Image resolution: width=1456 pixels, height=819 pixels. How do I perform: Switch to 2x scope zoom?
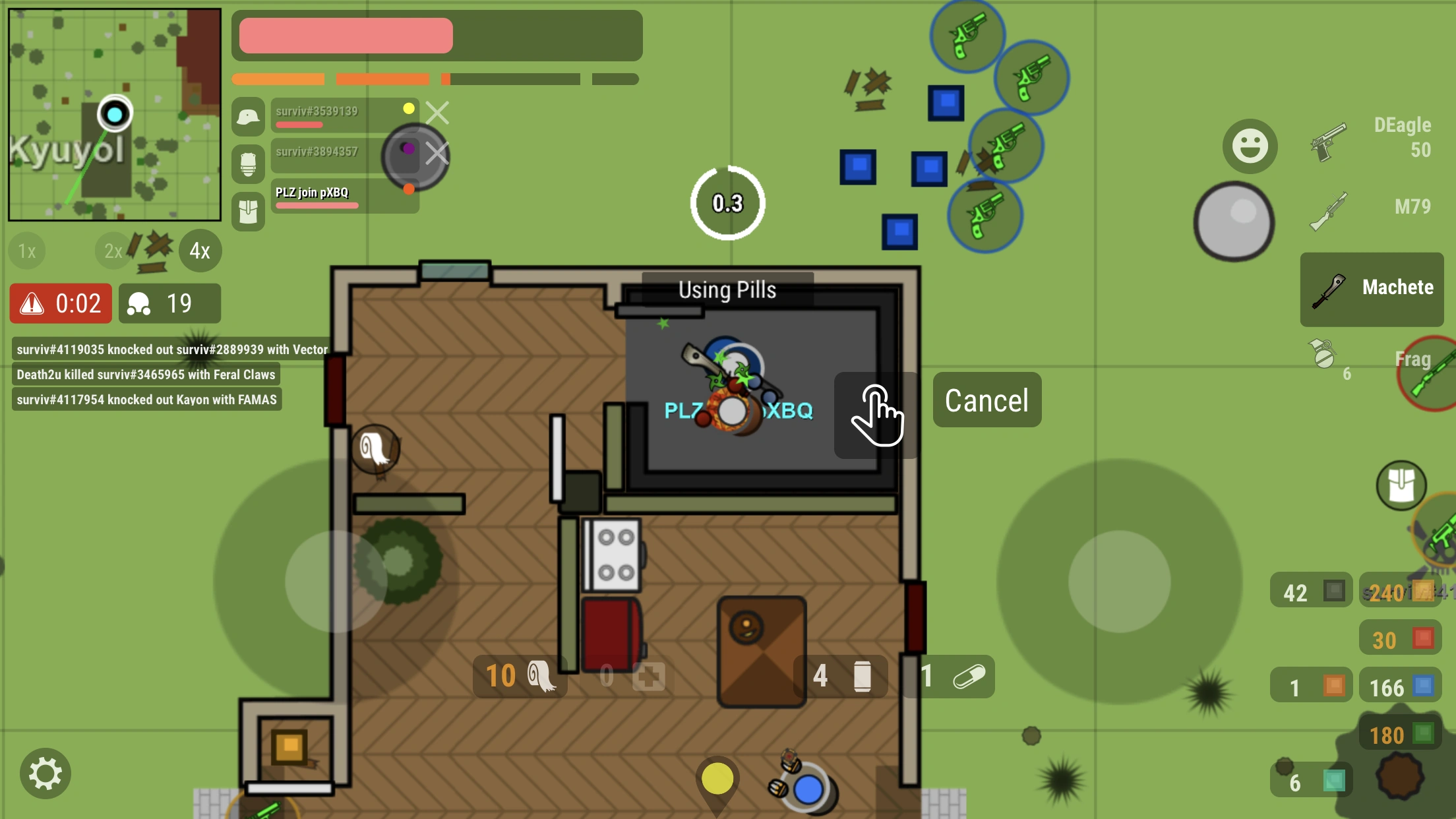[x=112, y=251]
